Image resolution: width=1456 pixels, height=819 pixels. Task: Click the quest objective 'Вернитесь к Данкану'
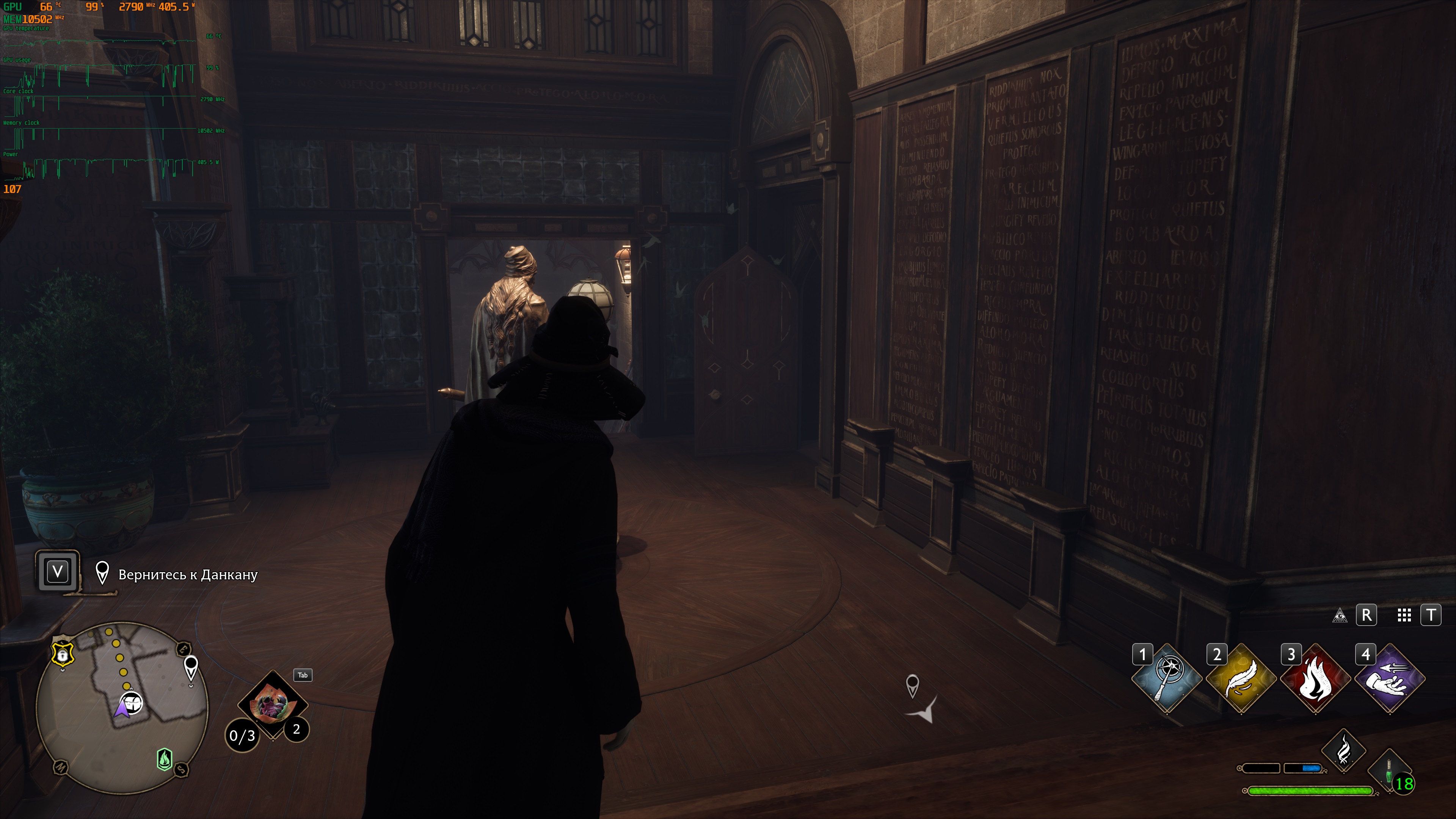point(188,575)
